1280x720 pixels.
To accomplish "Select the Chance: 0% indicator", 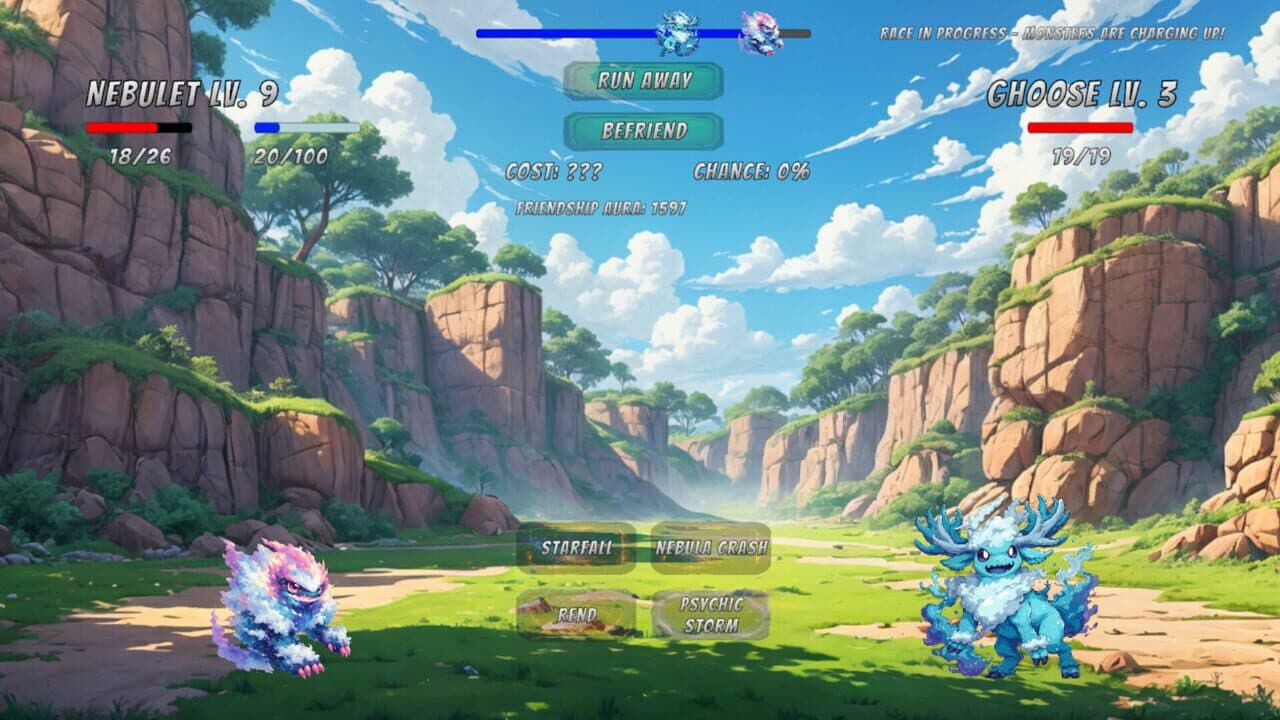I will pyautogui.click(x=750, y=172).
